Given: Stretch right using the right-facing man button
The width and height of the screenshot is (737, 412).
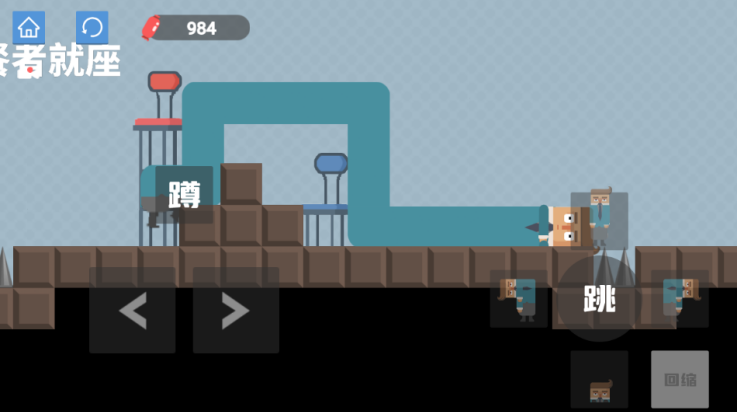Looking at the screenshot, I should point(680,299).
